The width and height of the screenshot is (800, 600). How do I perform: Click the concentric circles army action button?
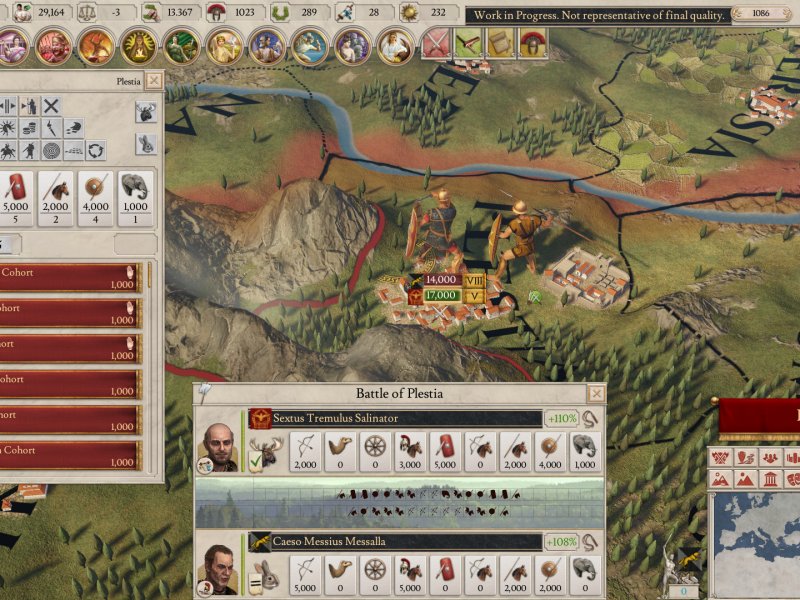tap(51, 150)
